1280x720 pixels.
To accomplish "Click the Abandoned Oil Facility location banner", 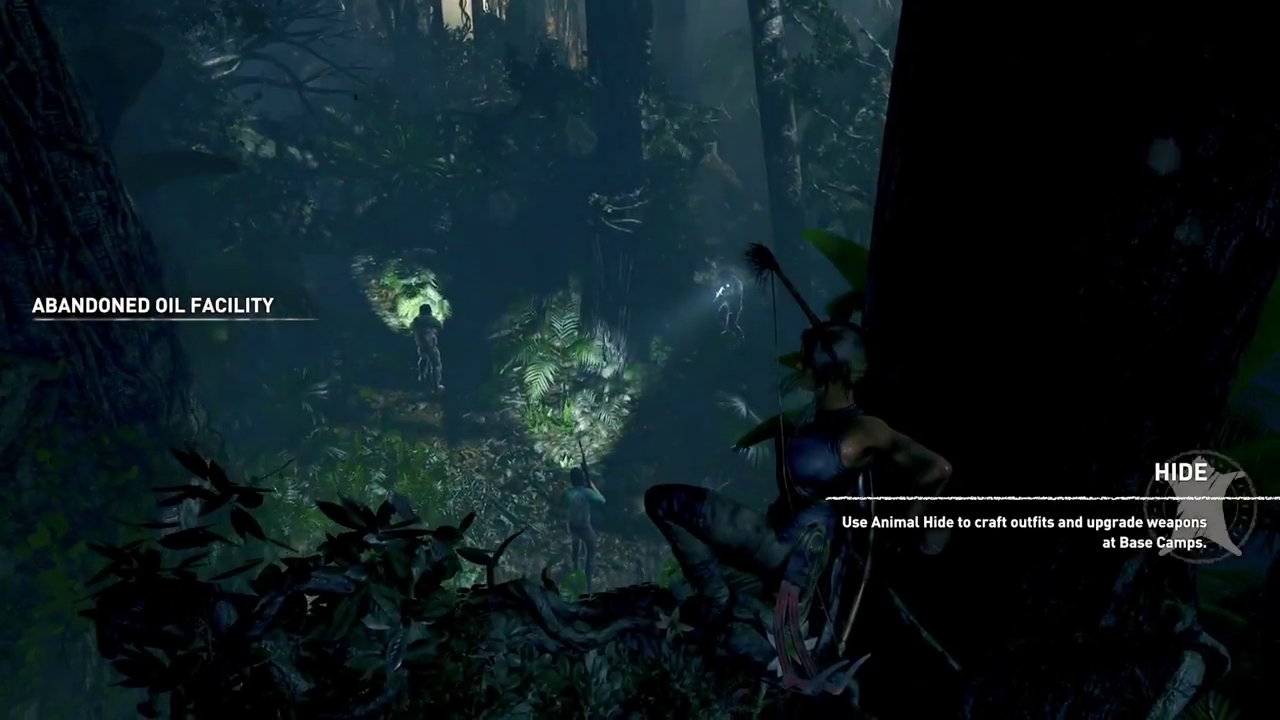I will tap(153, 306).
